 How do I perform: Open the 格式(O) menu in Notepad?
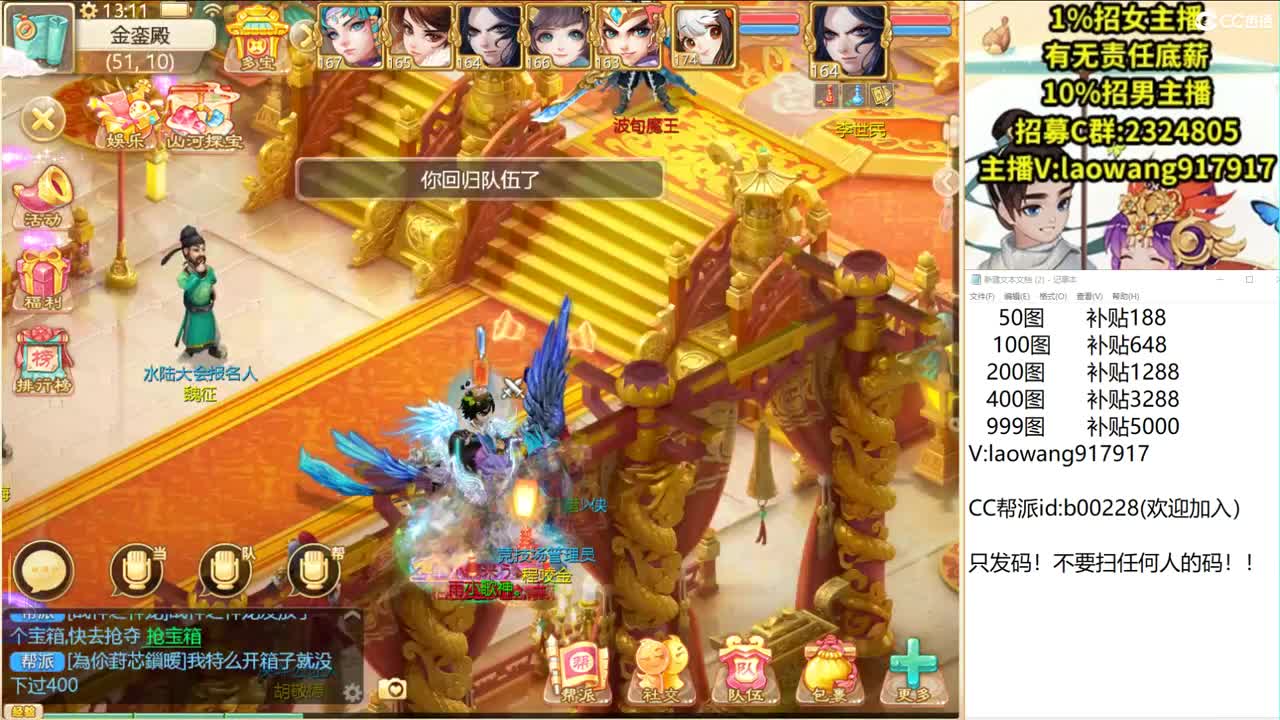click(x=1051, y=296)
